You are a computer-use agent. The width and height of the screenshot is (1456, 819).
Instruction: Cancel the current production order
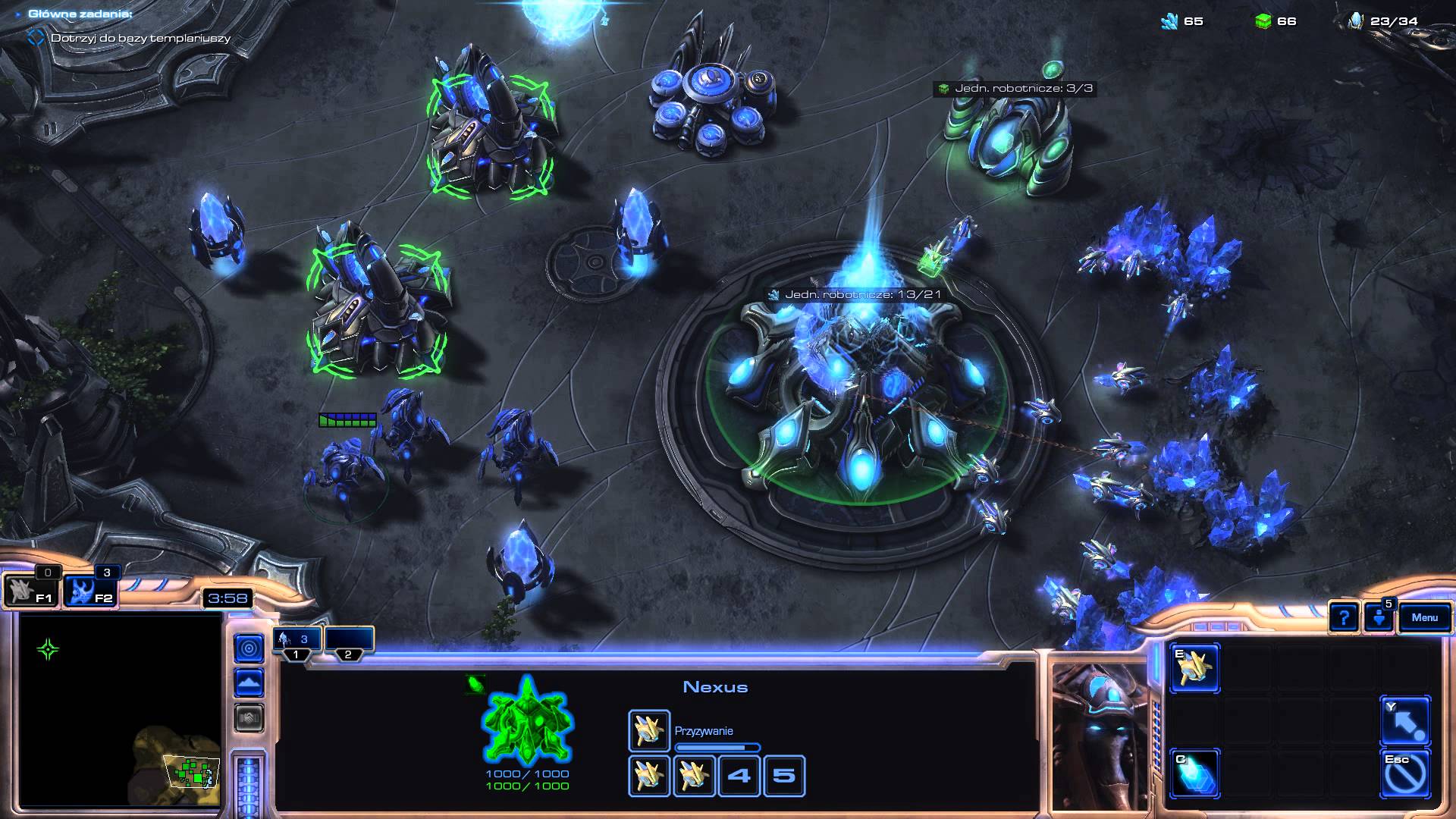tap(1405, 773)
